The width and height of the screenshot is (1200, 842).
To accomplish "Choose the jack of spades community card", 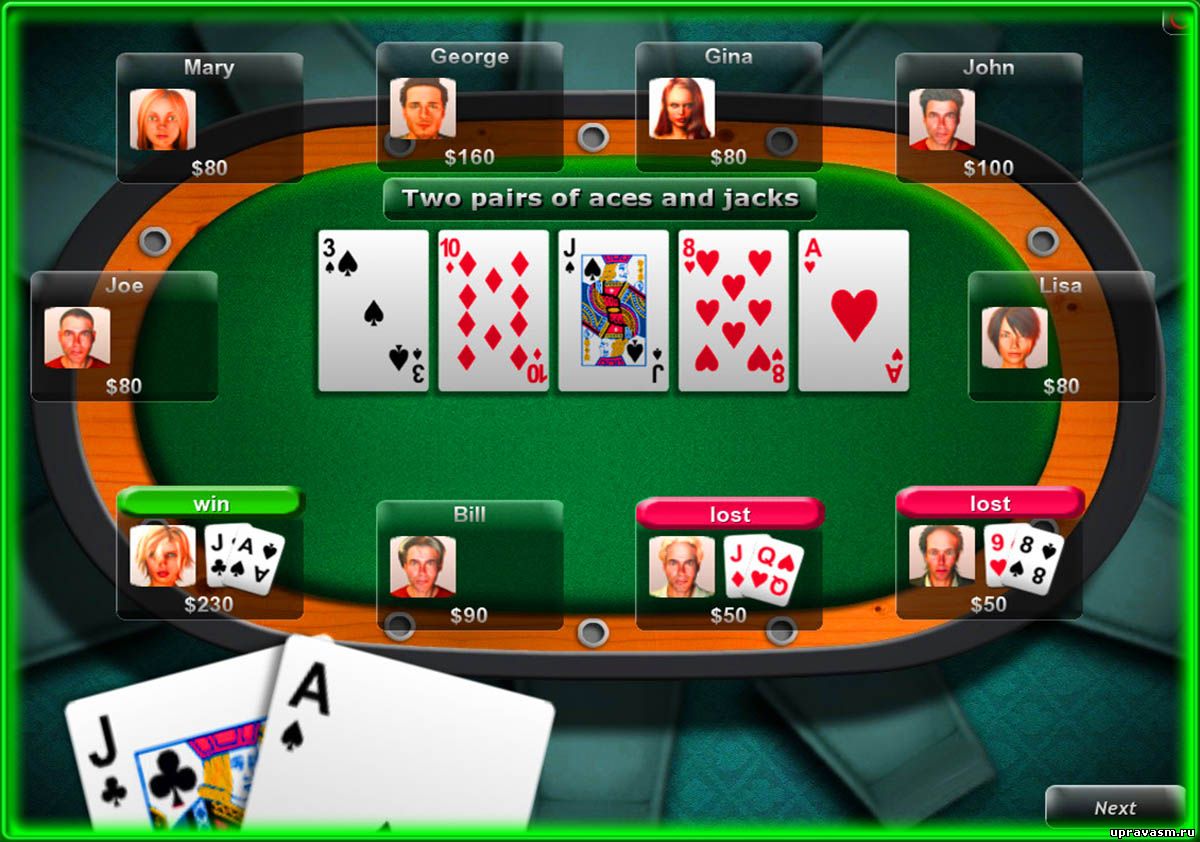I will pos(613,310).
